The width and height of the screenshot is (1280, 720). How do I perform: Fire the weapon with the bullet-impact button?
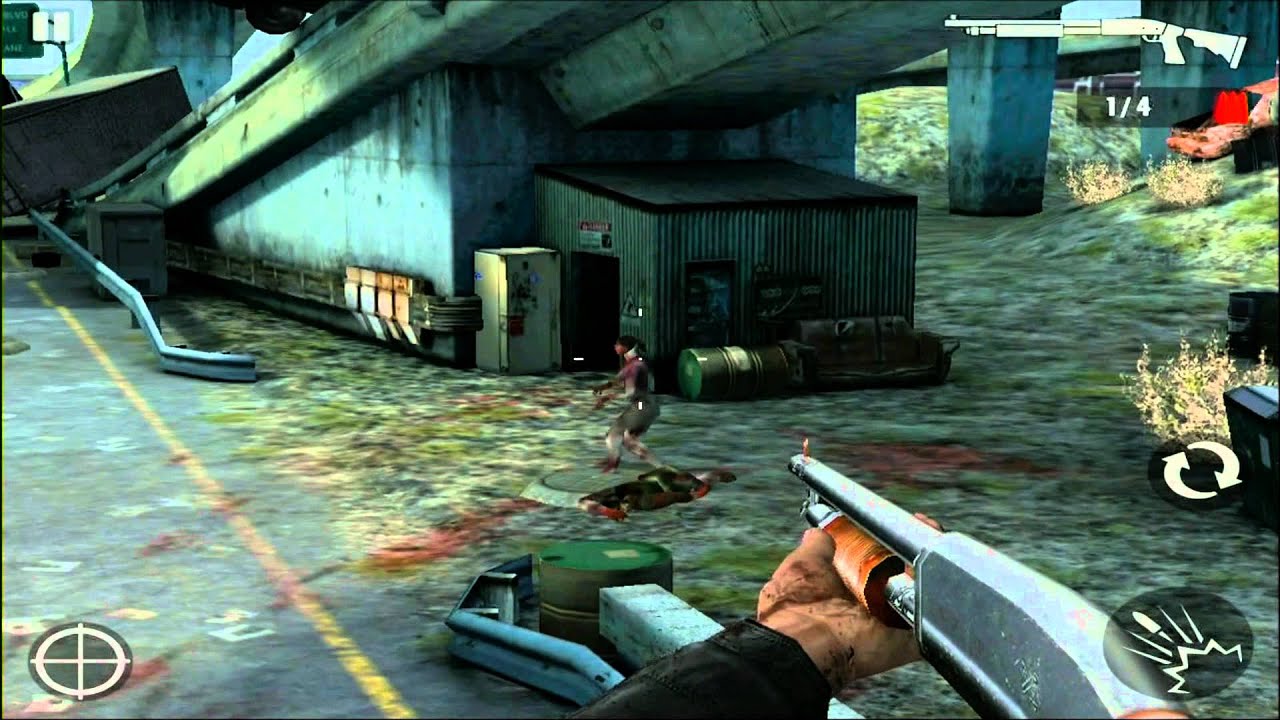[1177, 643]
